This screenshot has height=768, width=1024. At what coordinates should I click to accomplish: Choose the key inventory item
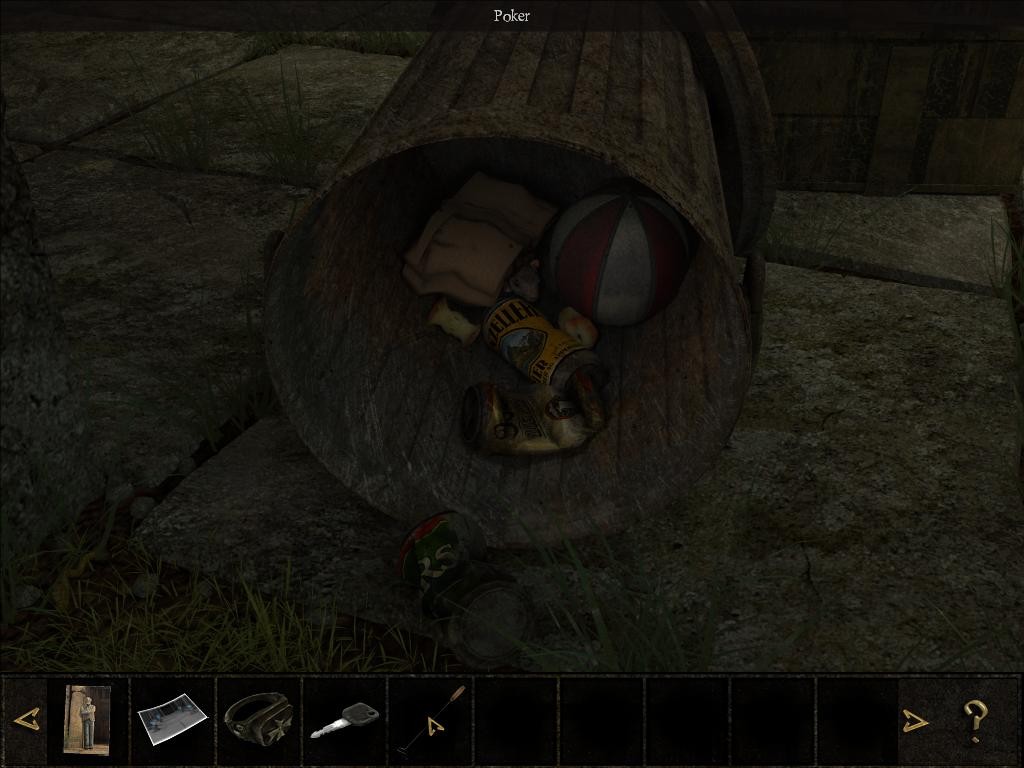tap(344, 719)
